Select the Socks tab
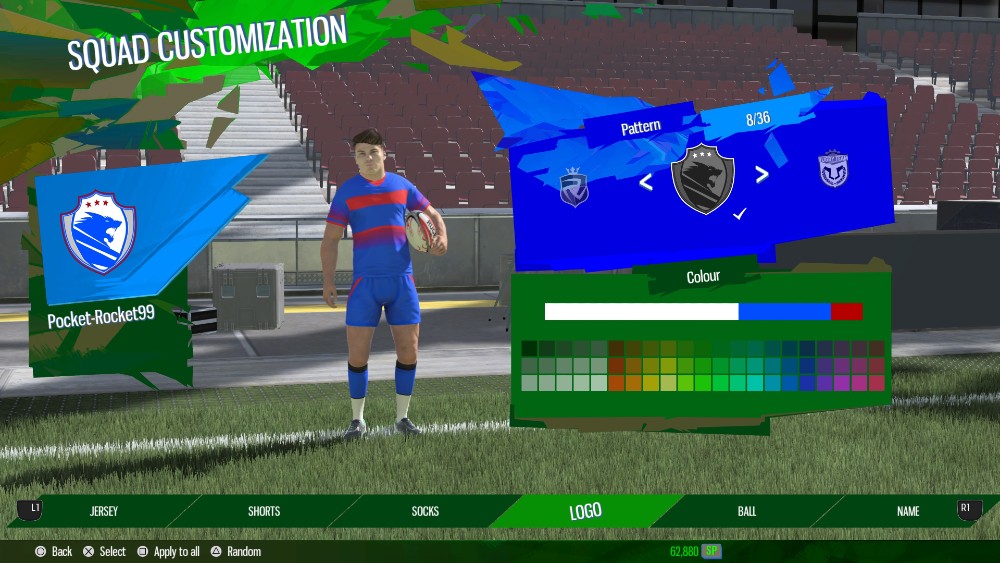This screenshot has width=1000, height=563. (425, 511)
